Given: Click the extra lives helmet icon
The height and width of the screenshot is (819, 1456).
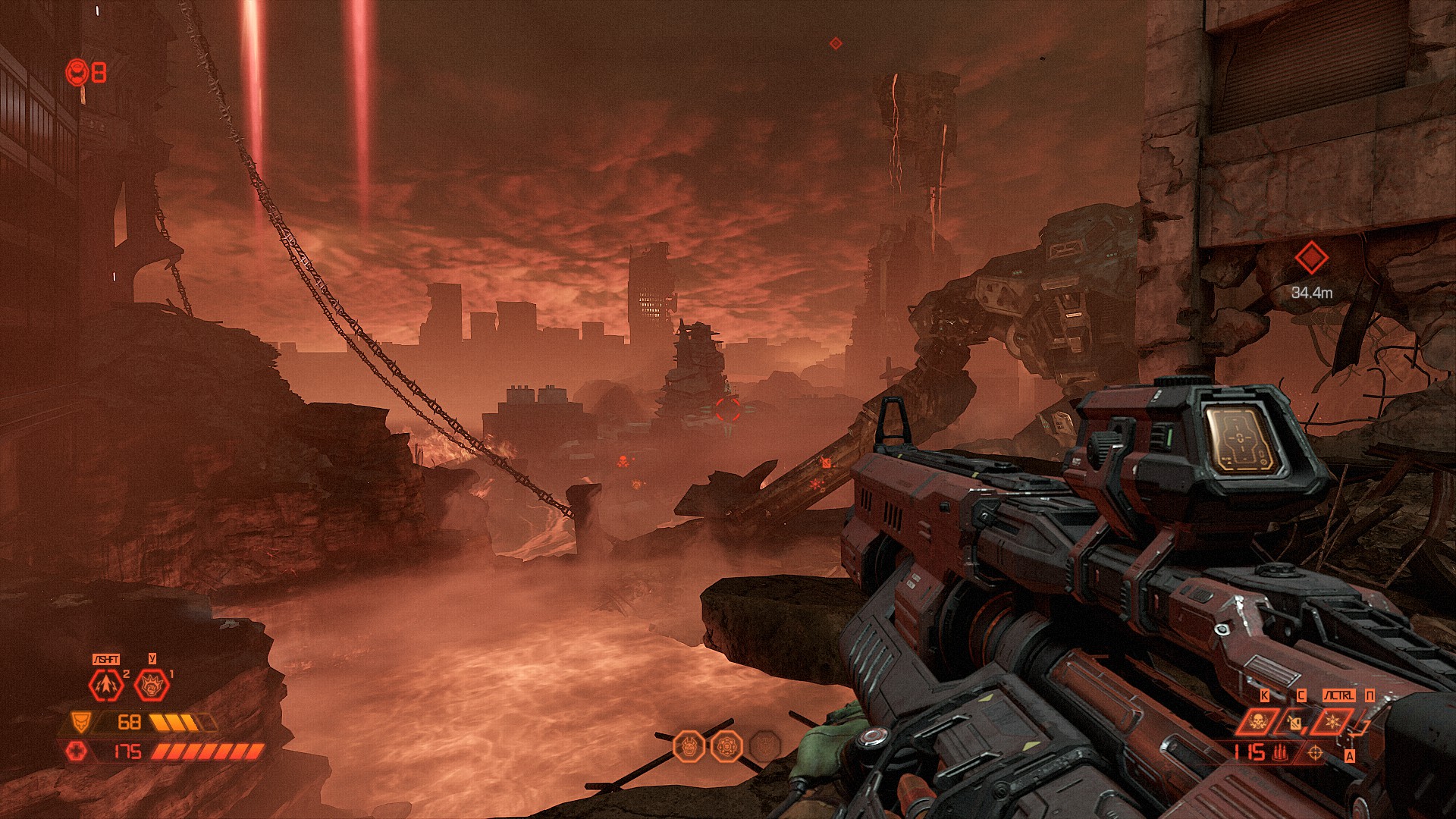Looking at the screenshot, I should (77, 73).
